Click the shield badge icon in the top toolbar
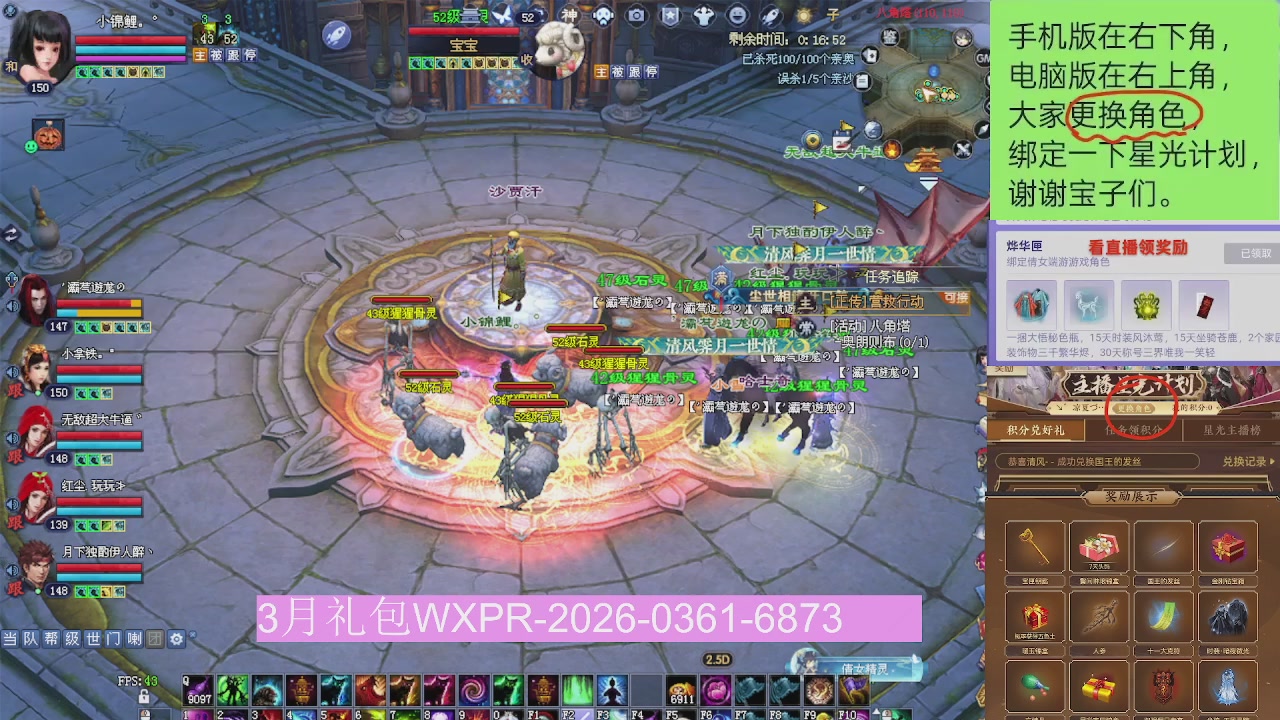1280x720 pixels. pyautogui.click(x=668, y=15)
